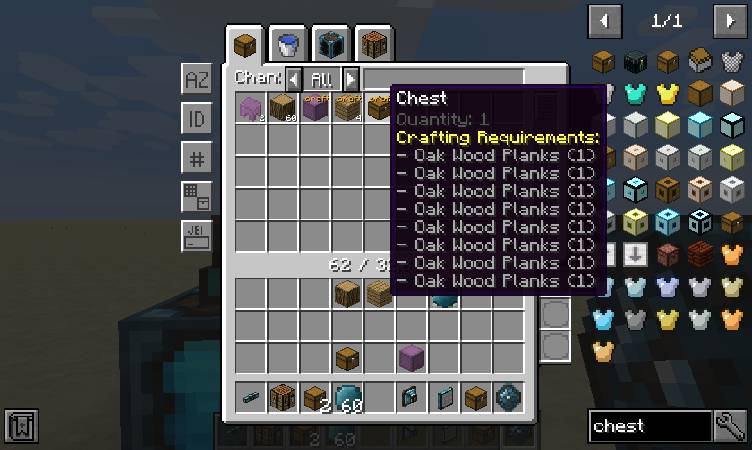Select the crafting table tab
Viewport: 752px width, 450px height.
click(x=374, y=45)
